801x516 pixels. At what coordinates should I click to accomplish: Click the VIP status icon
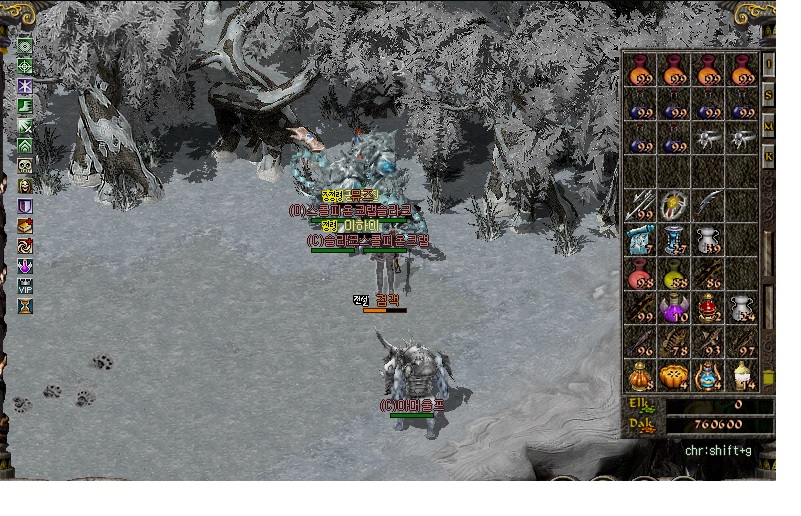[x=25, y=287]
